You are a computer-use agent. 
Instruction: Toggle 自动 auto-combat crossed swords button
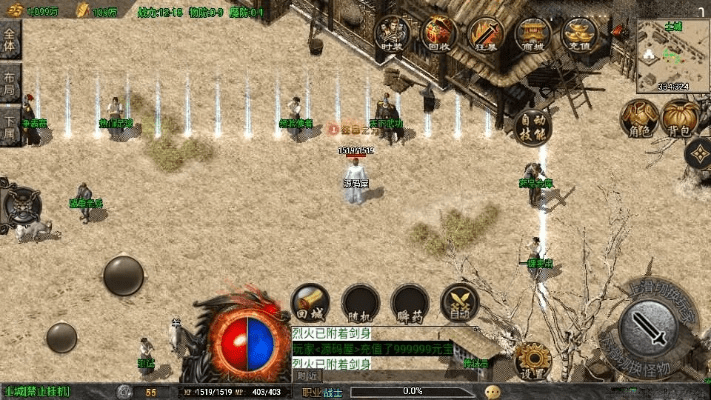459,301
